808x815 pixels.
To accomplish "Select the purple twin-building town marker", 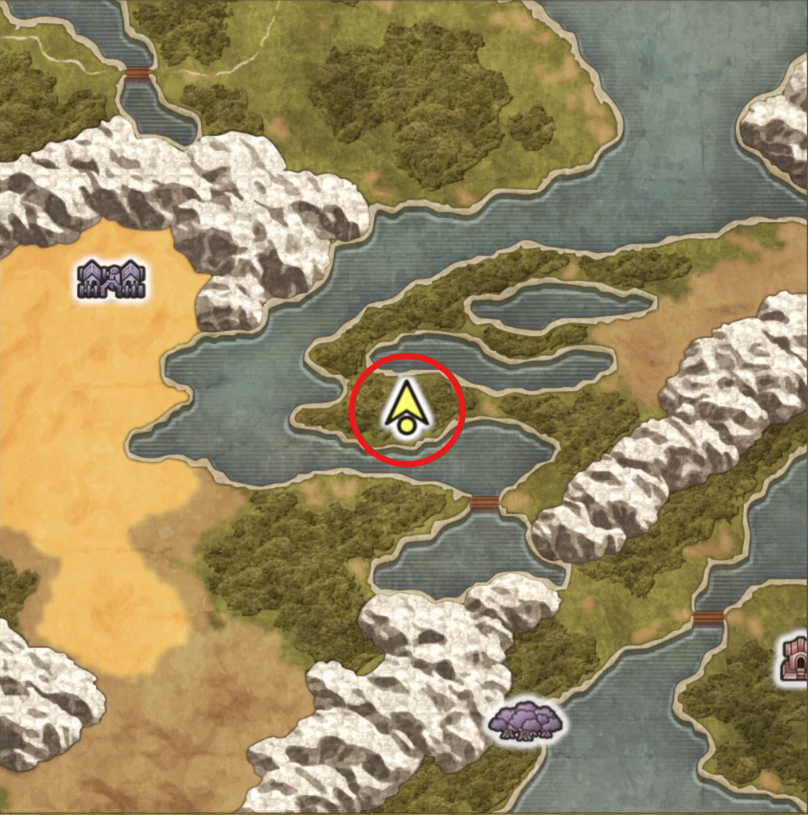I will click(x=112, y=279).
